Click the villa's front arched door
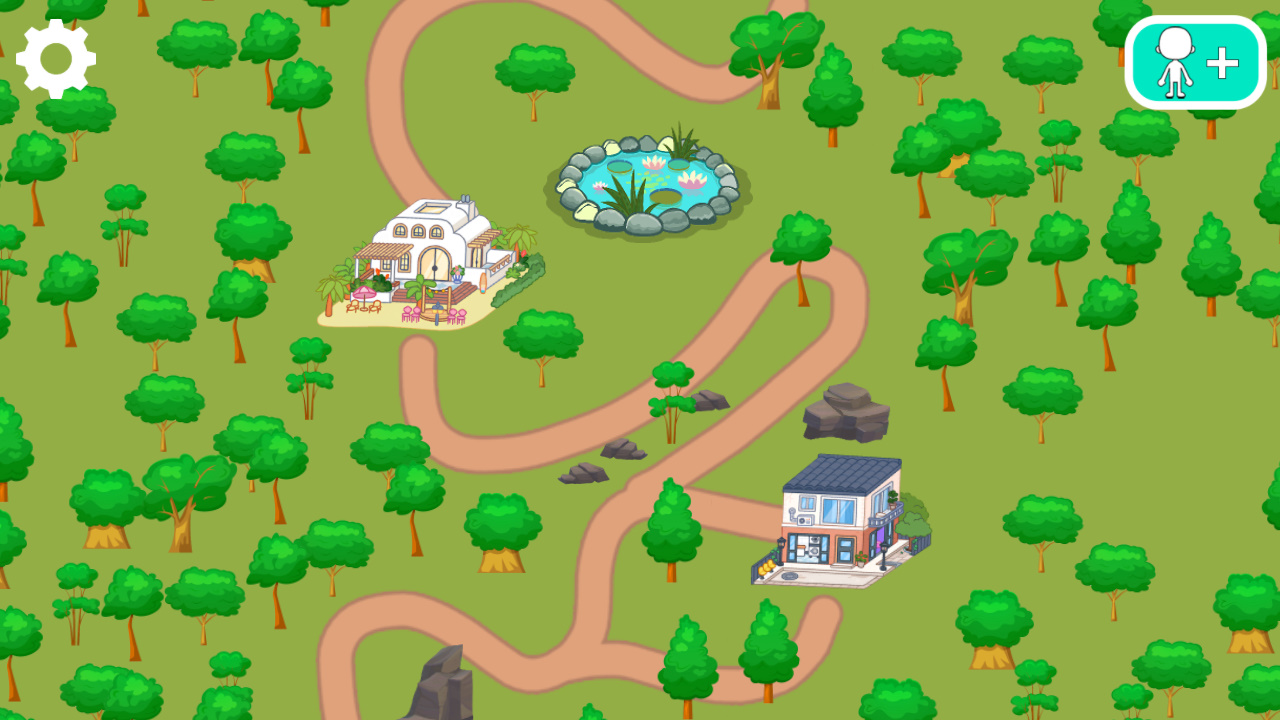The height and width of the screenshot is (720, 1280). 434,265
